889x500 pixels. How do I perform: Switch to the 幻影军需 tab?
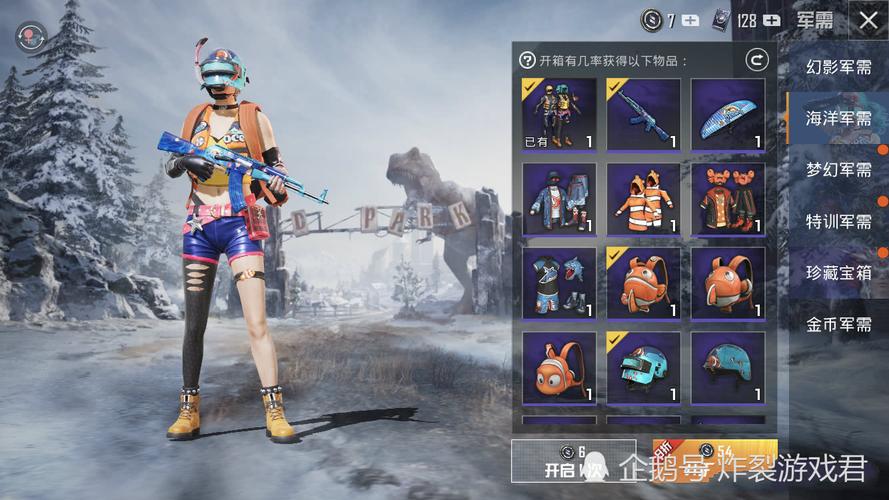838,67
